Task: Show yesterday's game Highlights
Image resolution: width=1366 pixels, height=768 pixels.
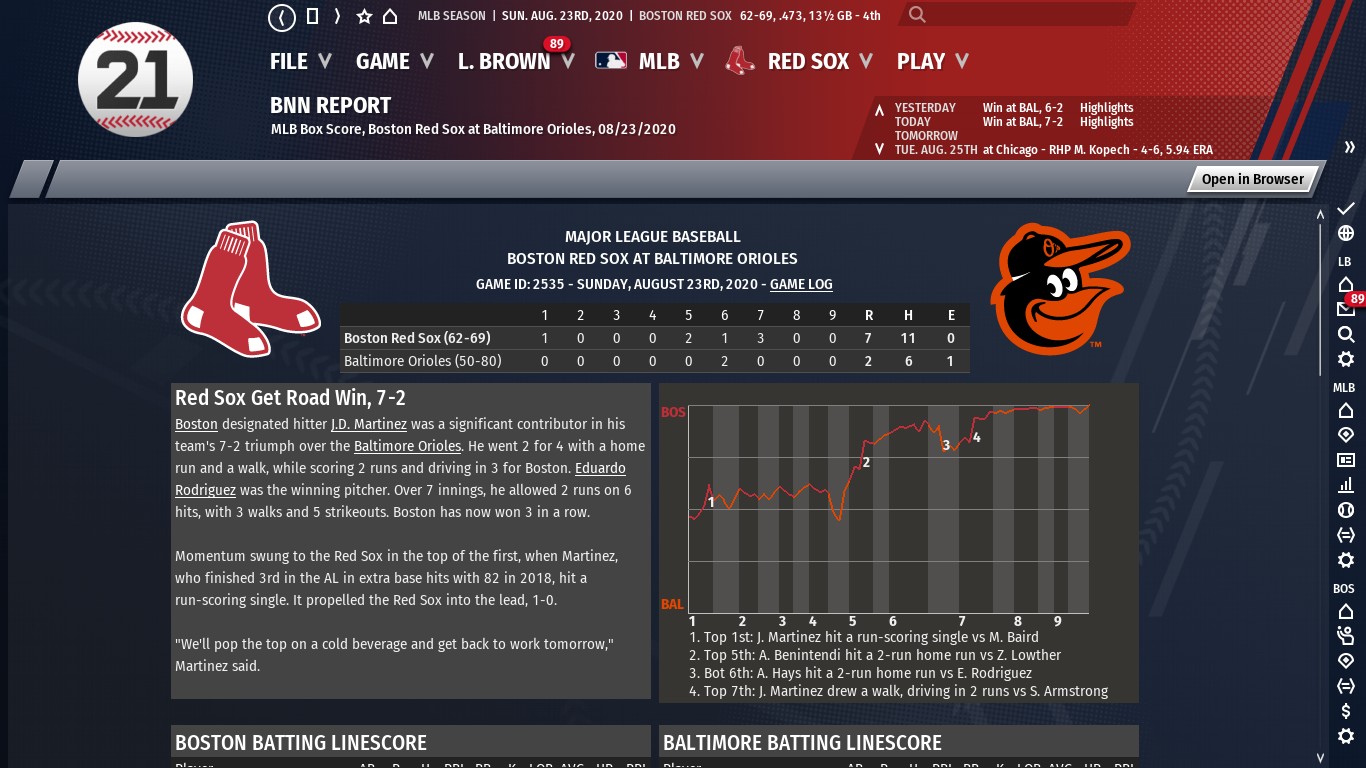Action: 1106,108
